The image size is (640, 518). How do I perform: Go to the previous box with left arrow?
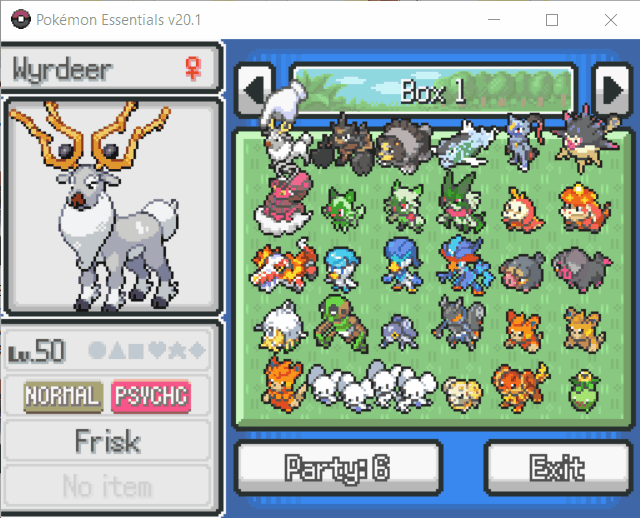(x=253, y=90)
